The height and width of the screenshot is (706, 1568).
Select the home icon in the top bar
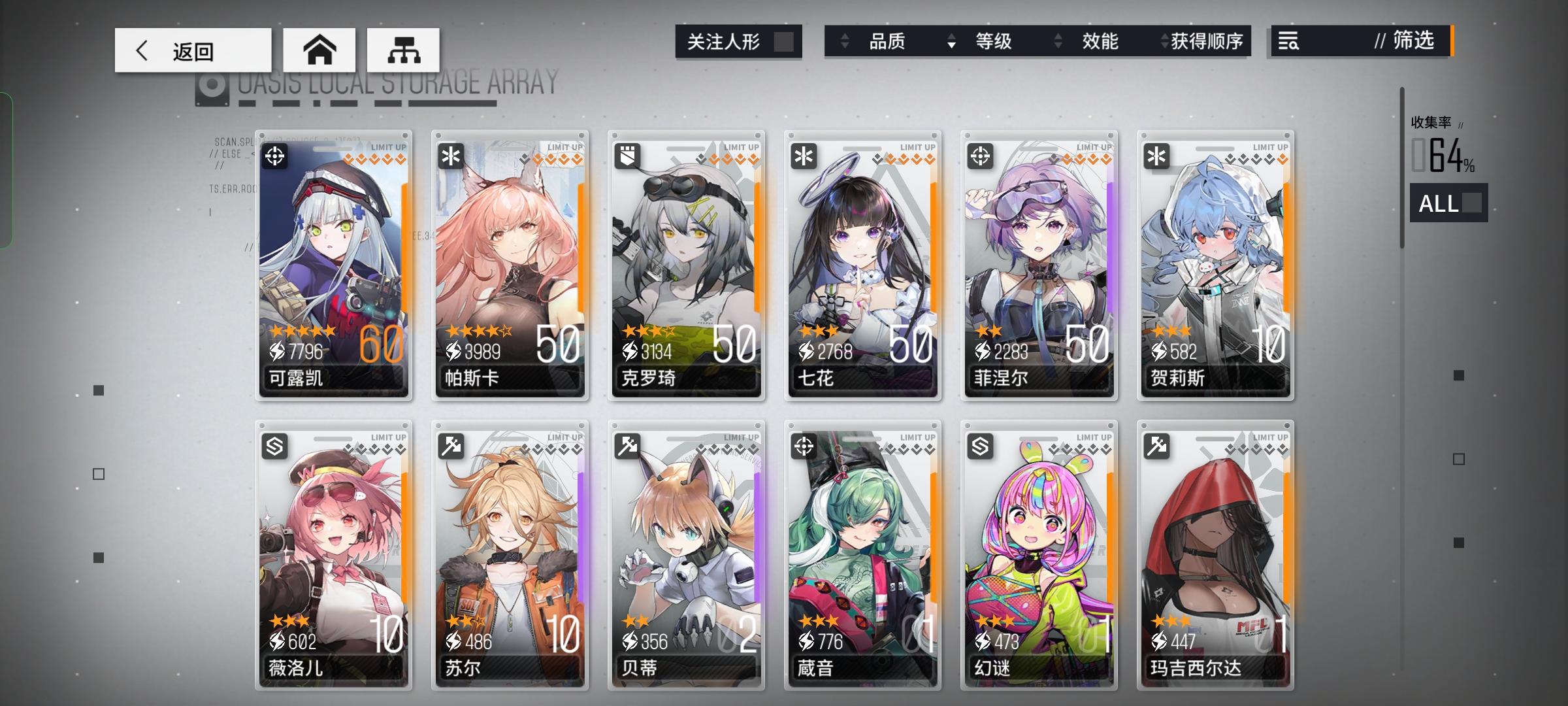pyautogui.click(x=319, y=50)
